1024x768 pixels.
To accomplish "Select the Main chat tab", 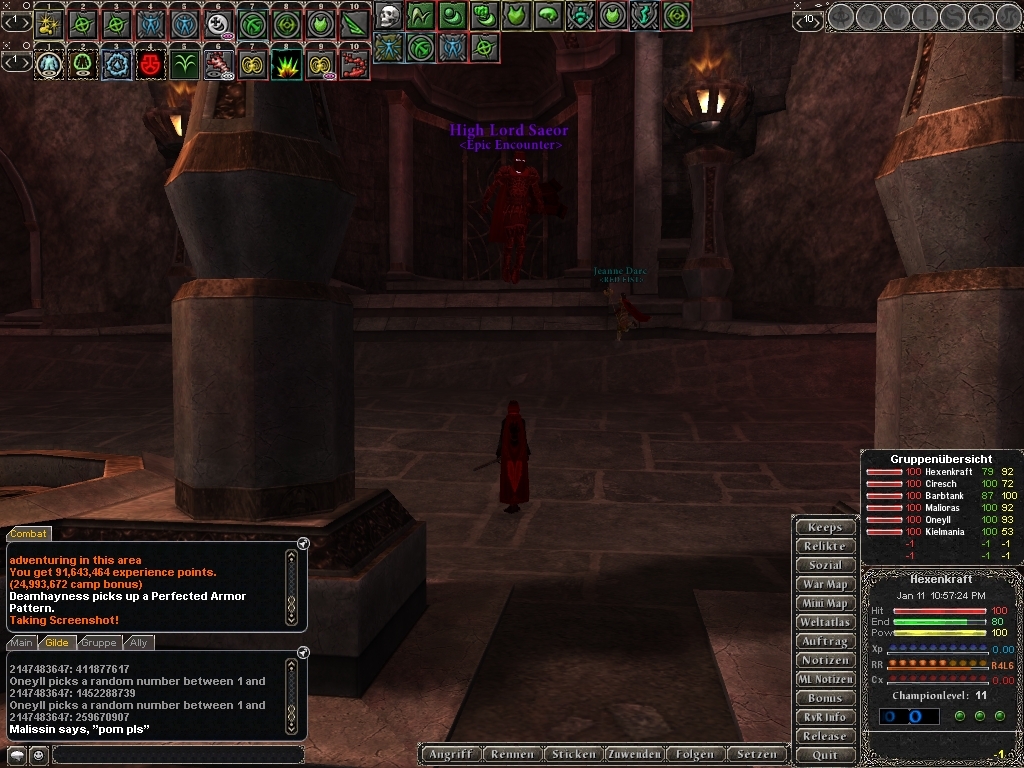I will pyautogui.click(x=22, y=643).
